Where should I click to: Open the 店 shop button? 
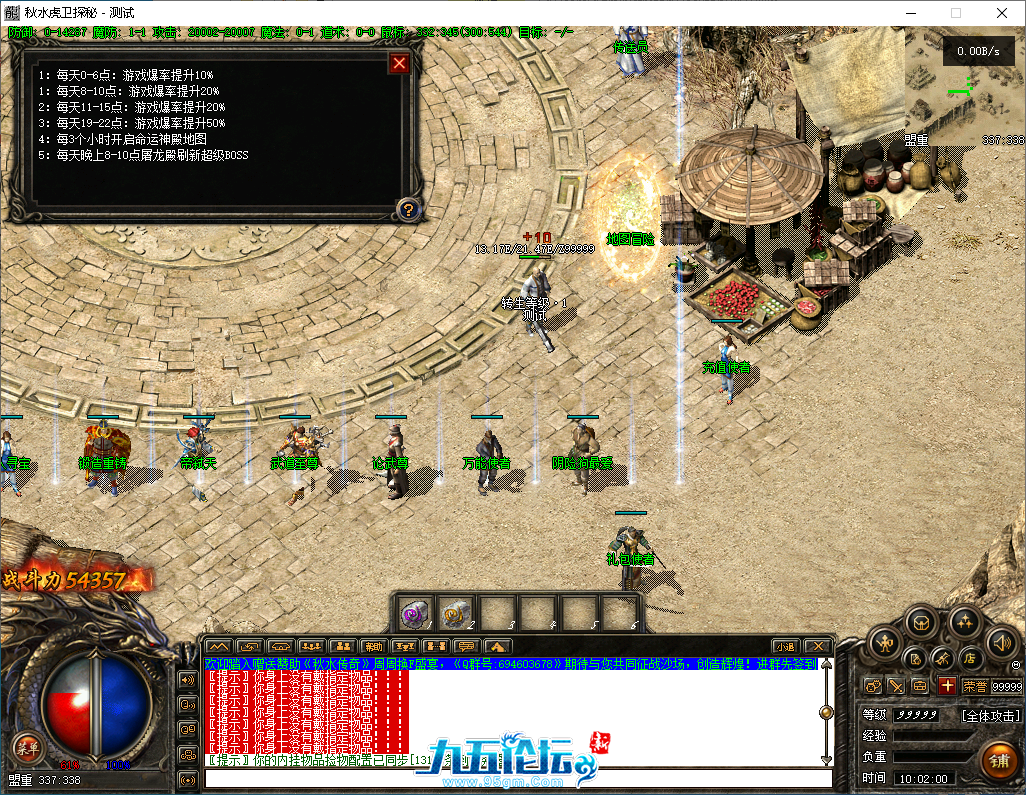(x=969, y=658)
